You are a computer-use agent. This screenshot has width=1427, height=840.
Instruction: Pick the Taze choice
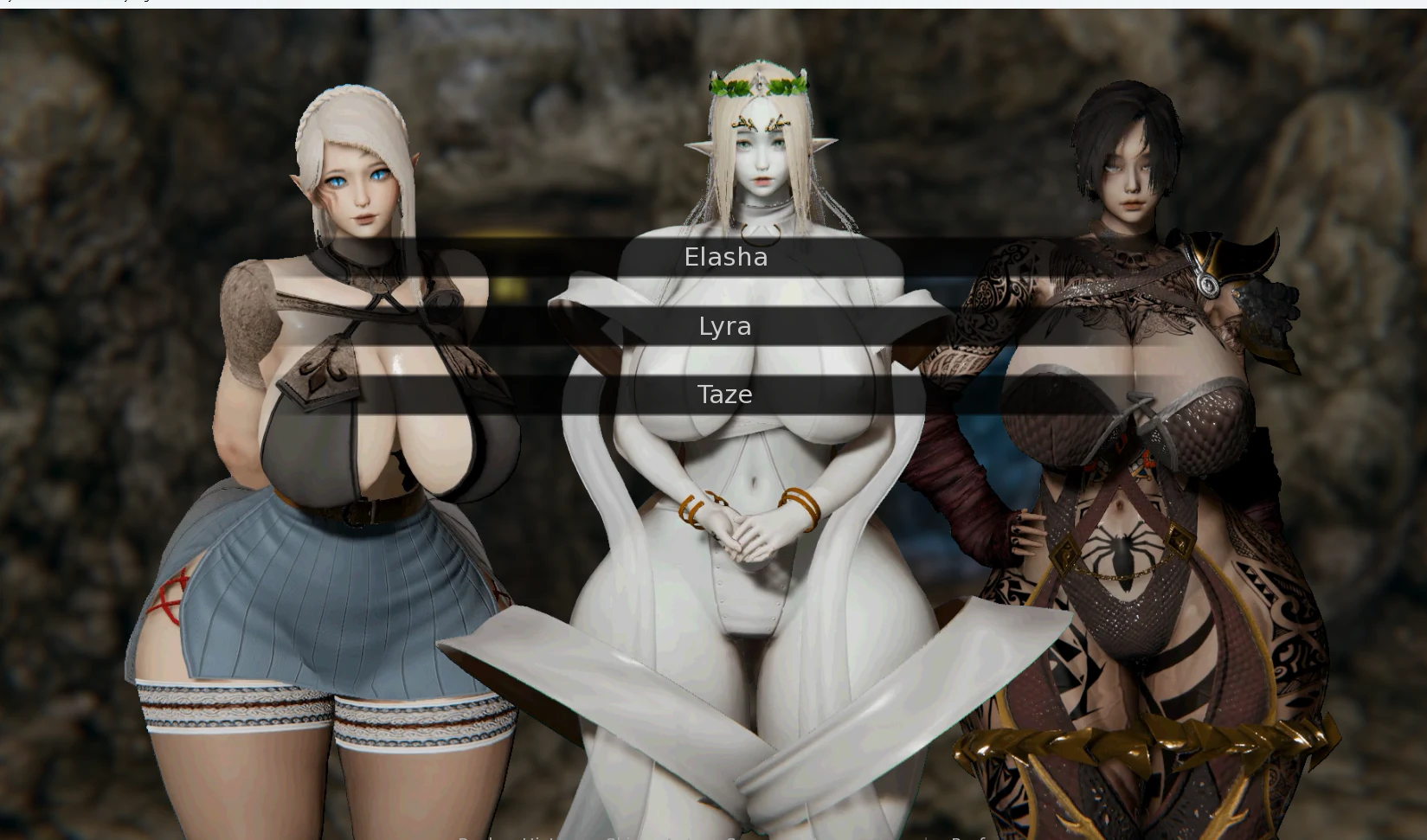tap(725, 394)
